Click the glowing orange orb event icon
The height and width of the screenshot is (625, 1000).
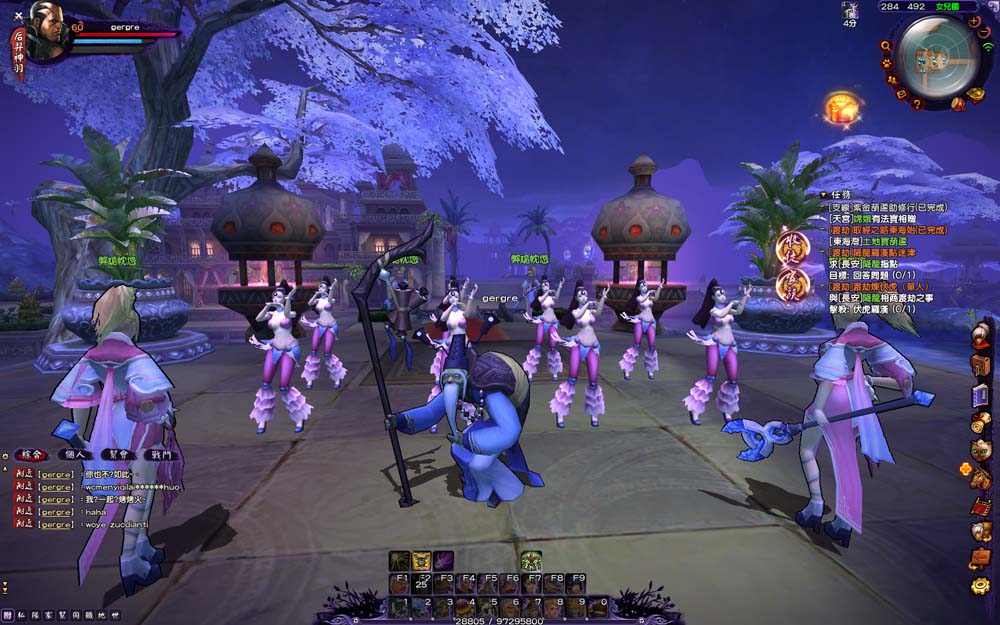point(842,106)
